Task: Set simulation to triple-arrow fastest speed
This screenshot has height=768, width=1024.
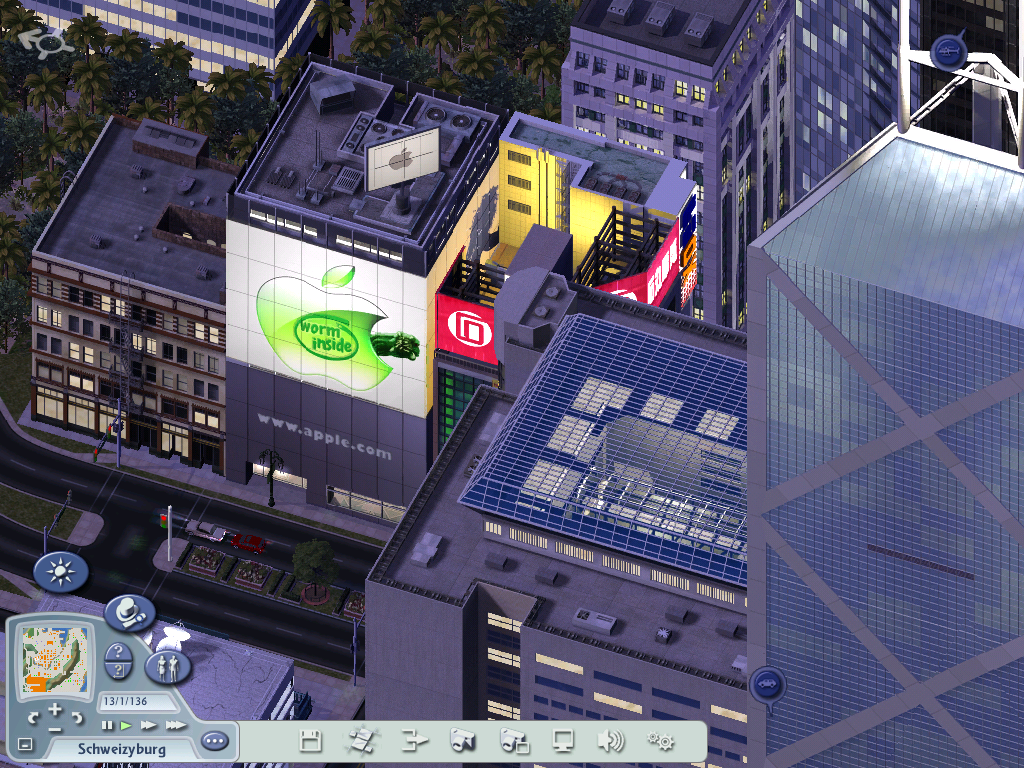Action: click(x=175, y=725)
